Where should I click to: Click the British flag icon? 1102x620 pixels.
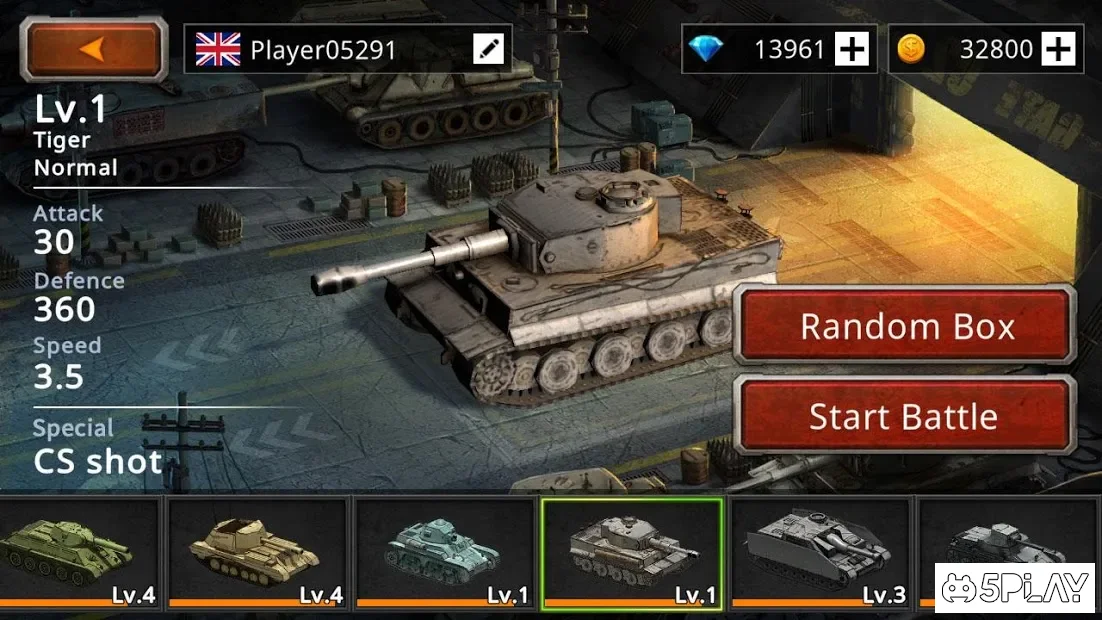pos(217,49)
